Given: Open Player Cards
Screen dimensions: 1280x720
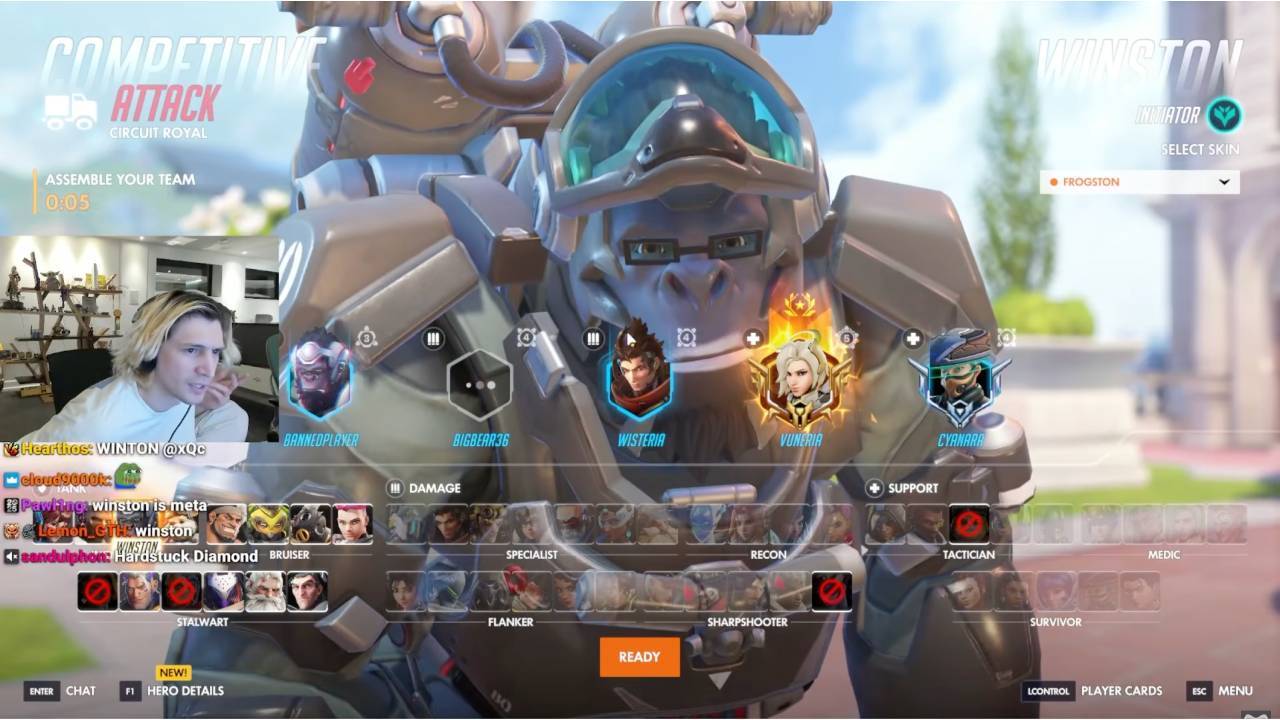Looking at the screenshot, I should [x=1124, y=690].
